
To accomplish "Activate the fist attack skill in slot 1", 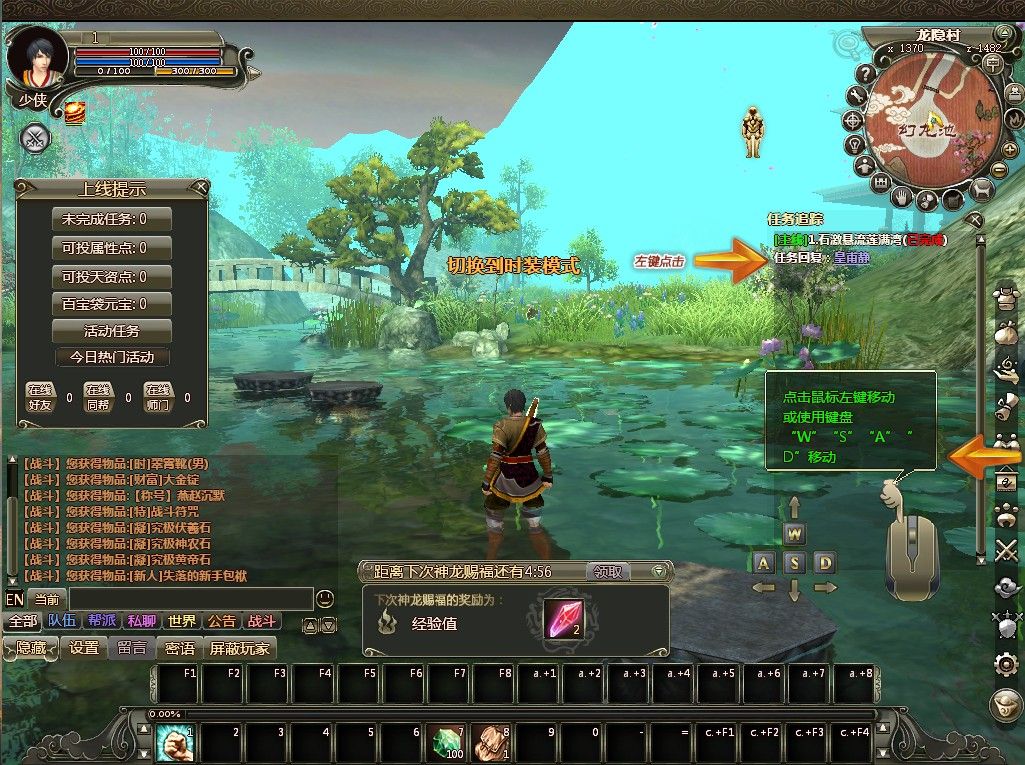I will point(175,743).
